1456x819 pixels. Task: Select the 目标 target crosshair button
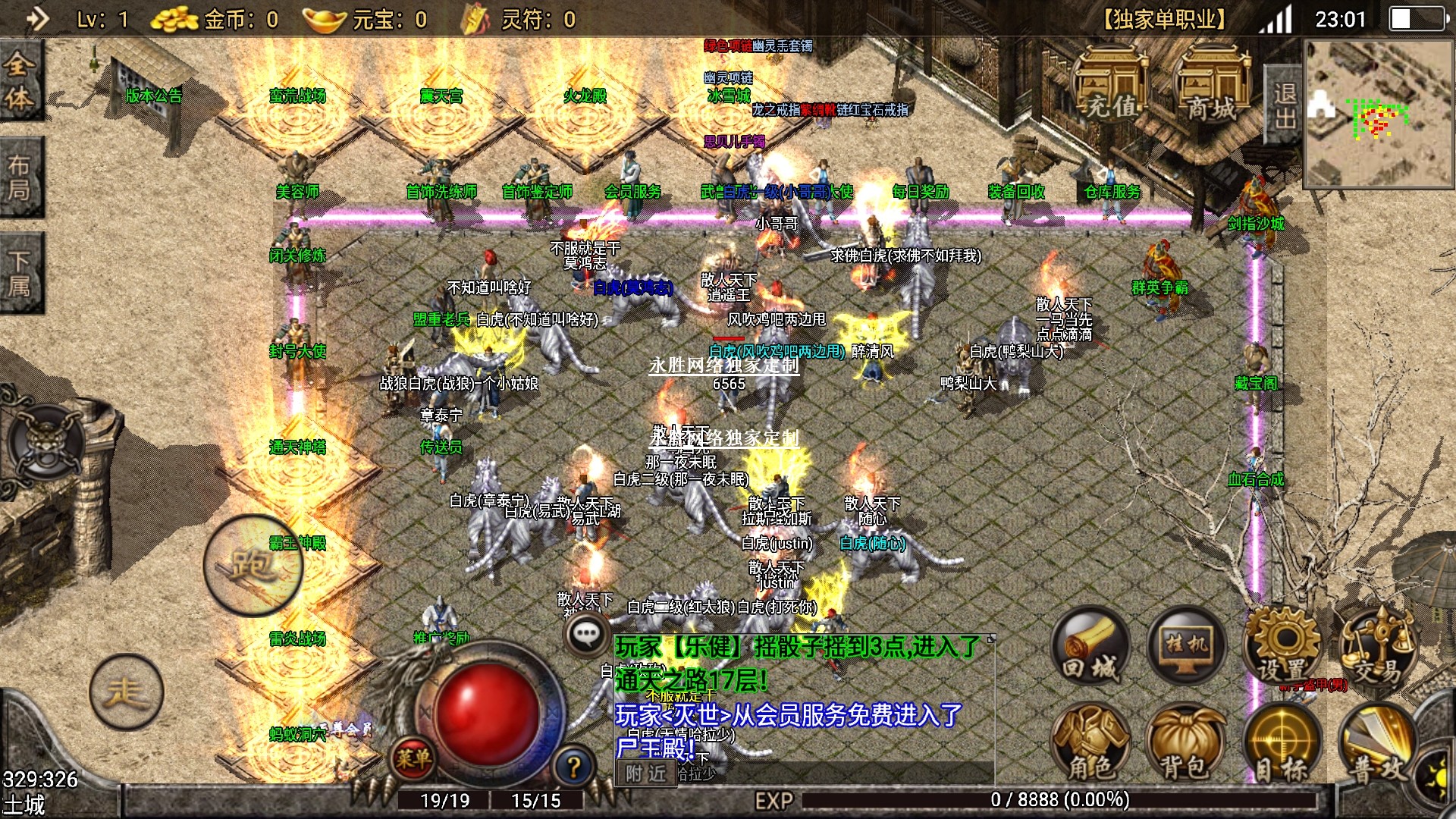(x=1282, y=743)
